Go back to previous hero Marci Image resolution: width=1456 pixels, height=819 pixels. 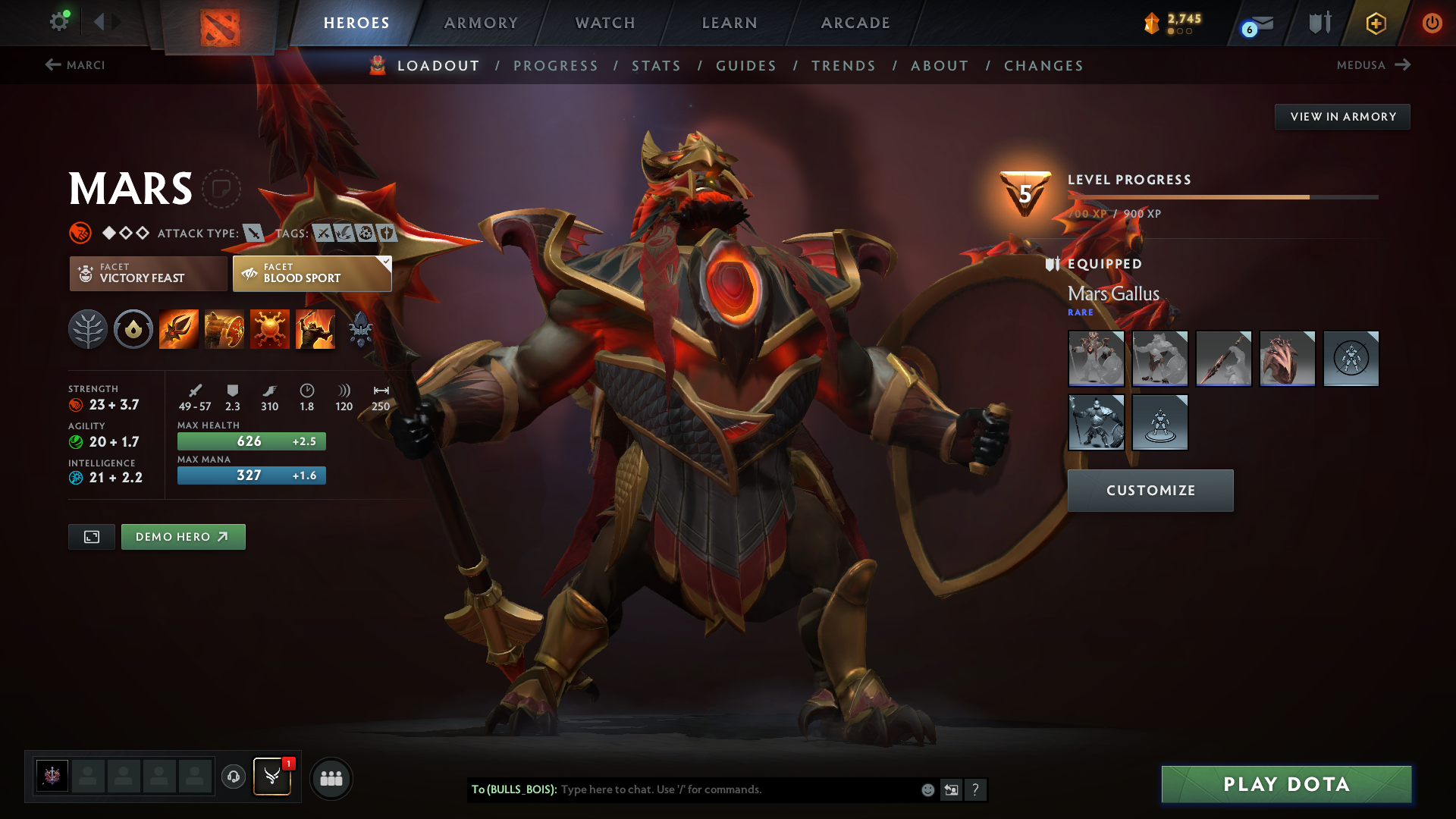click(x=75, y=65)
